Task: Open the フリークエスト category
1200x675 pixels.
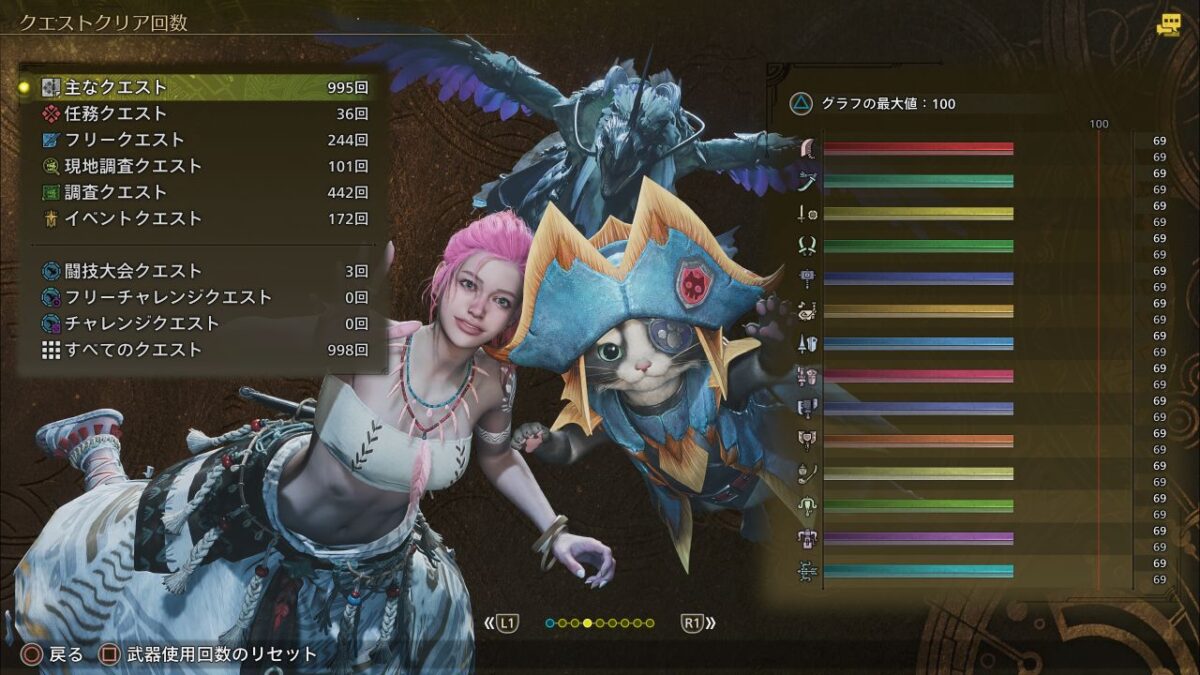Action: point(200,140)
